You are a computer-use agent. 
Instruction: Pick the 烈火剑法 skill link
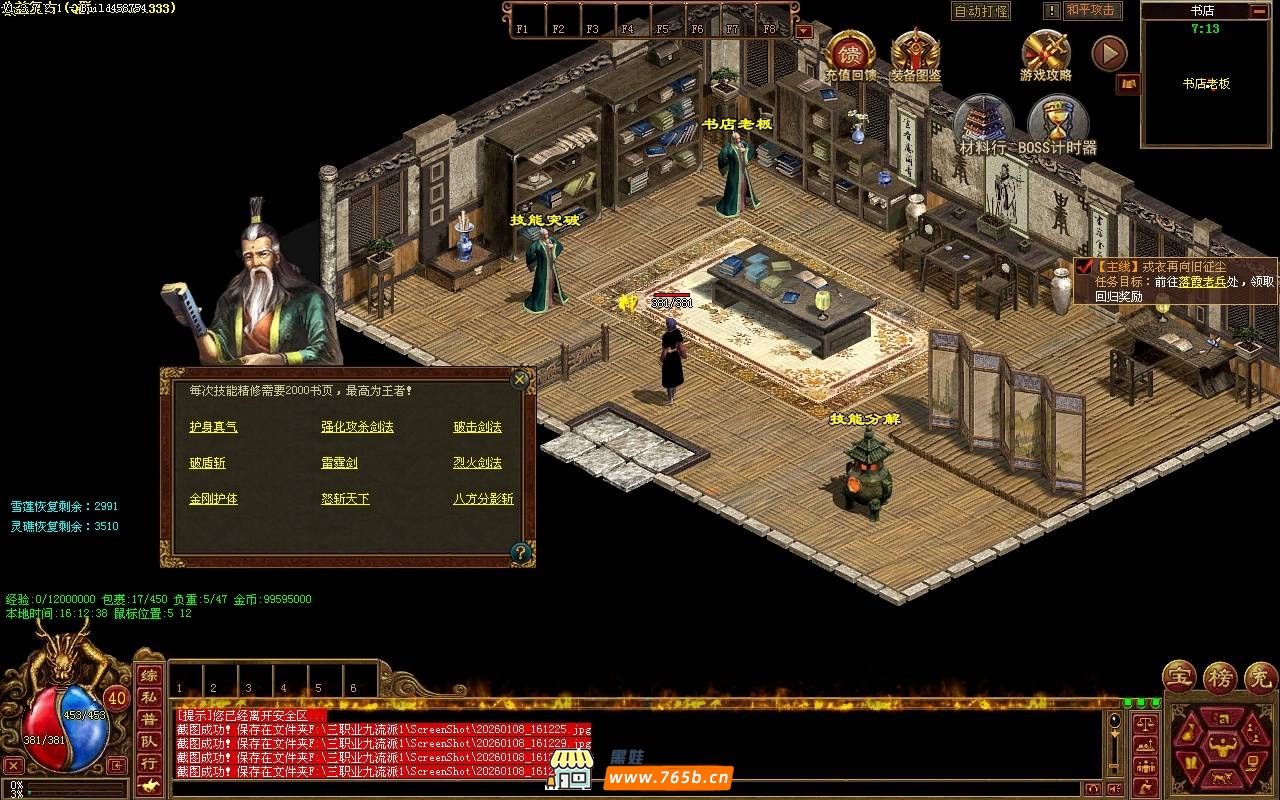(x=477, y=463)
